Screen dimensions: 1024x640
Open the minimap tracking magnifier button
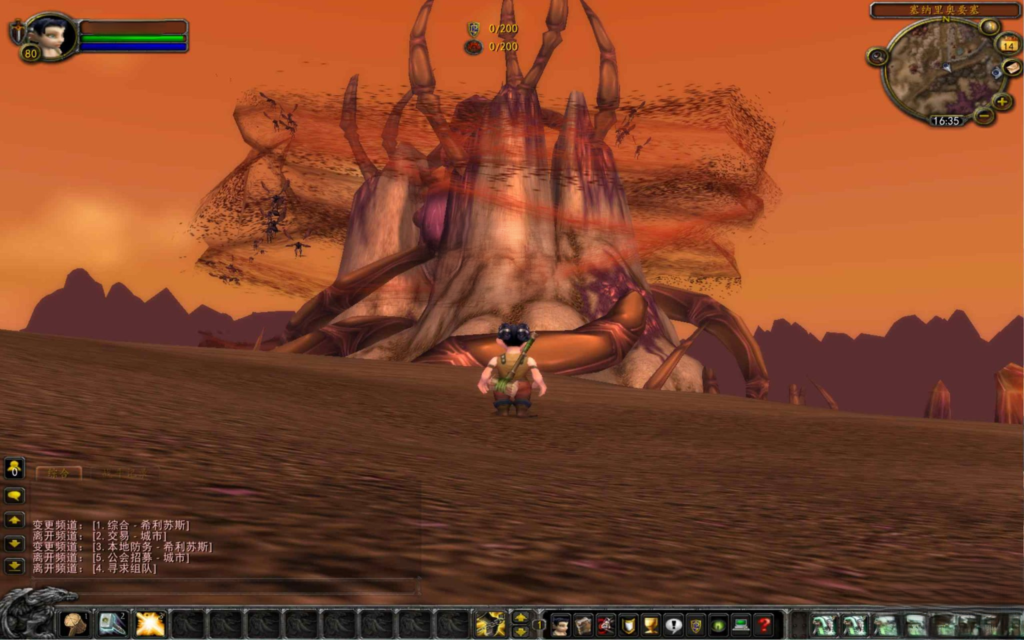tap(878, 57)
